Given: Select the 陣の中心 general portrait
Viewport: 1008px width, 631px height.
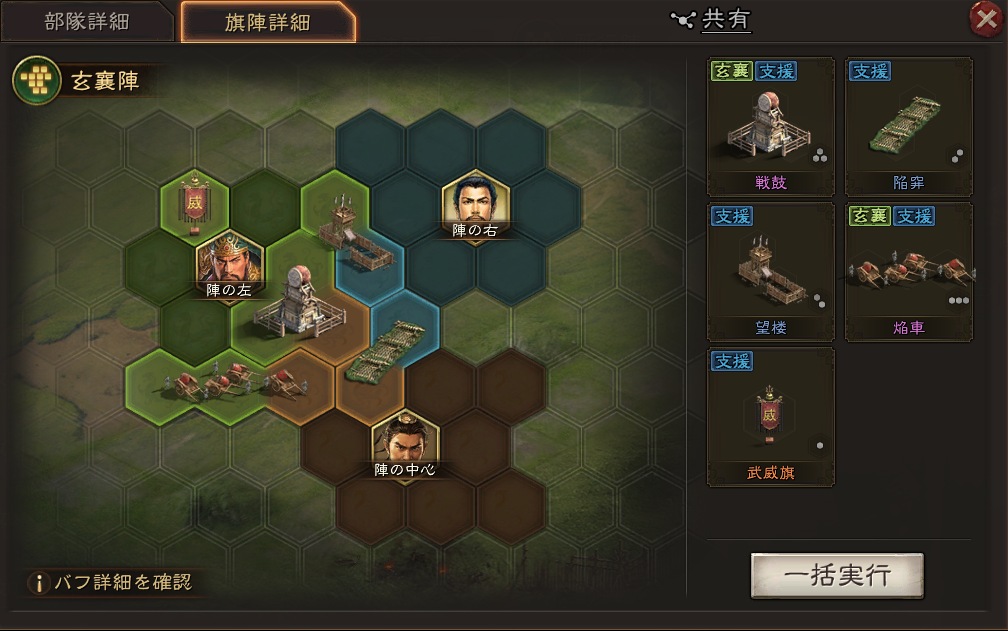Looking at the screenshot, I should [404, 445].
